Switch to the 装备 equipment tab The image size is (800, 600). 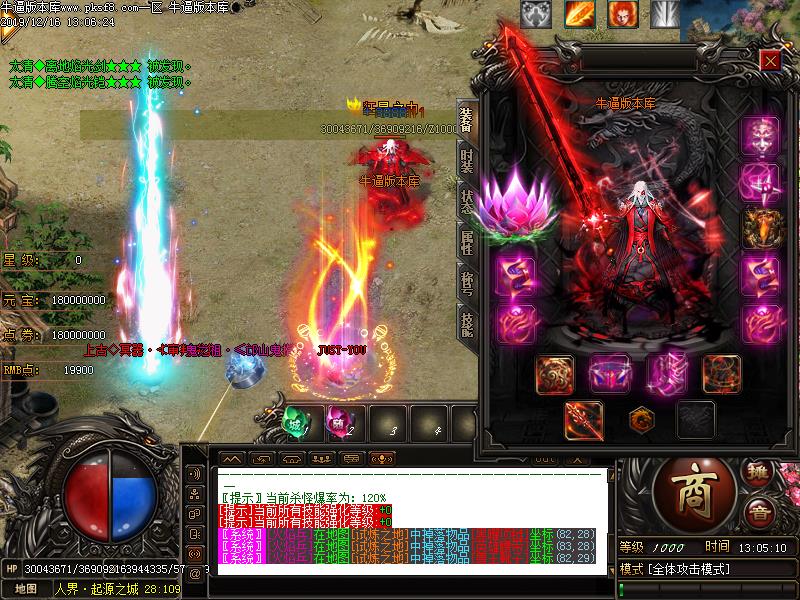466,121
